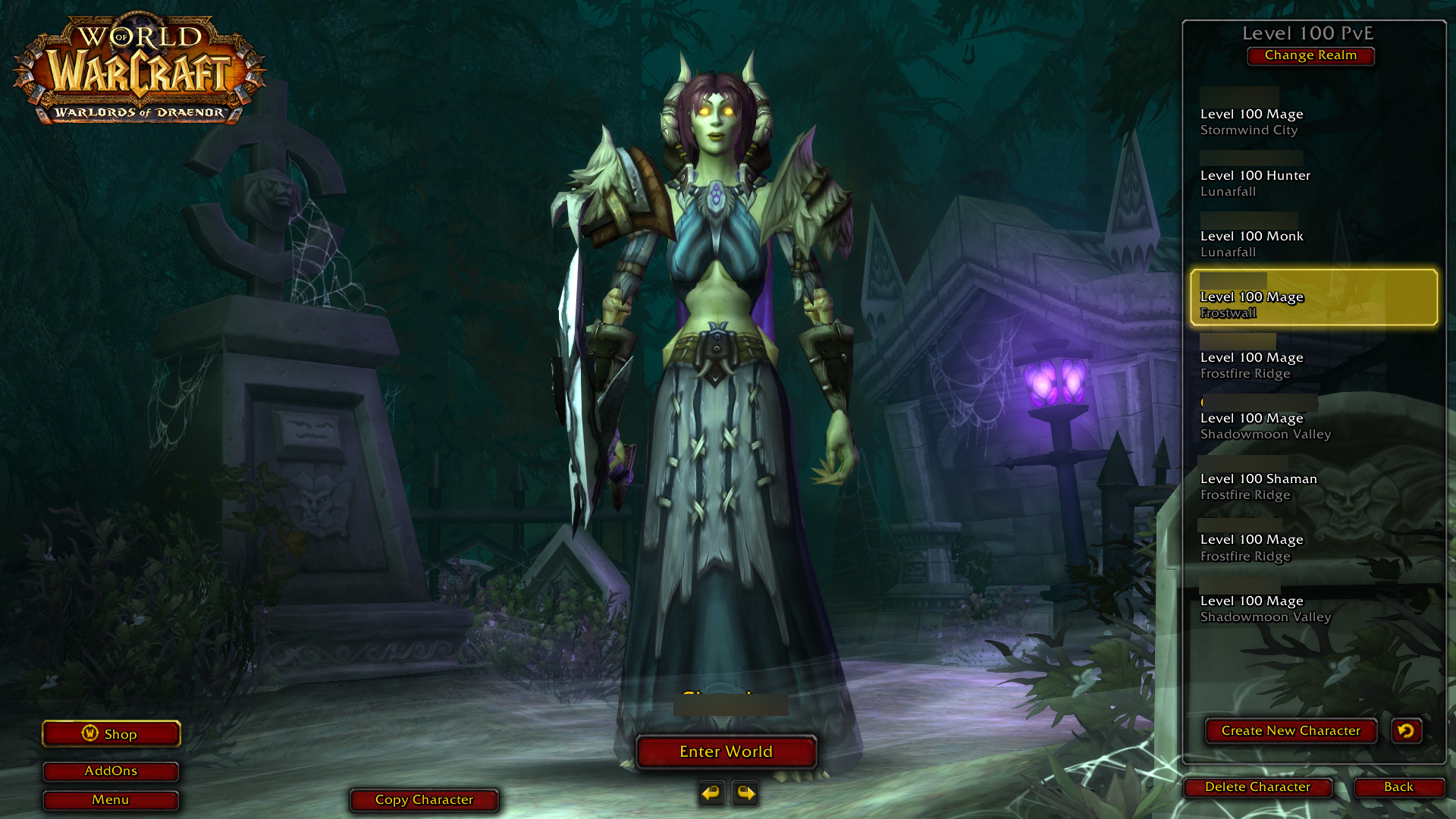Click the WoW coin icon on the Shop button

click(x=89, y=733)
